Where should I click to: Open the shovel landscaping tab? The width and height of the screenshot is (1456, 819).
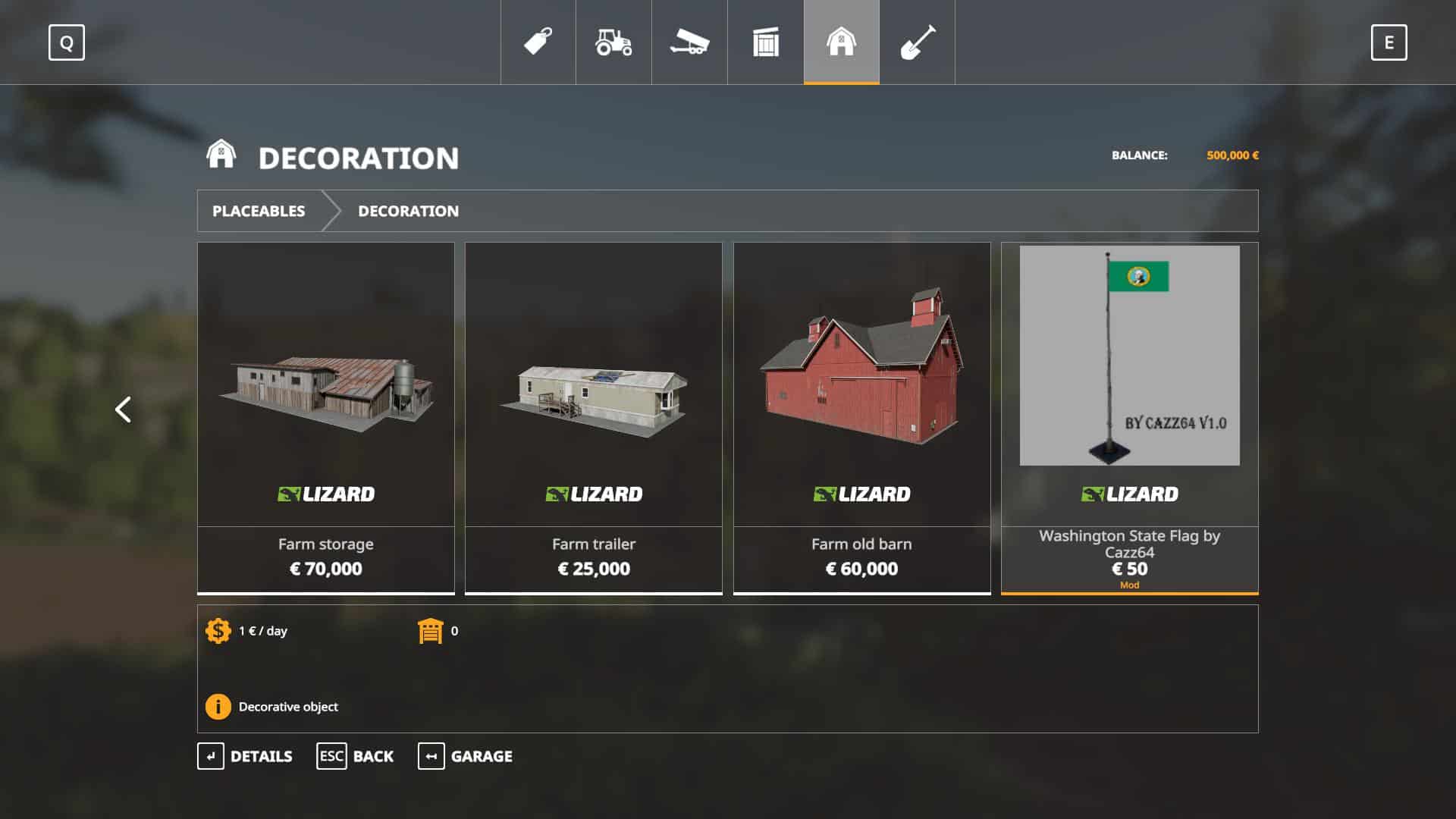(x=917, y=42)
